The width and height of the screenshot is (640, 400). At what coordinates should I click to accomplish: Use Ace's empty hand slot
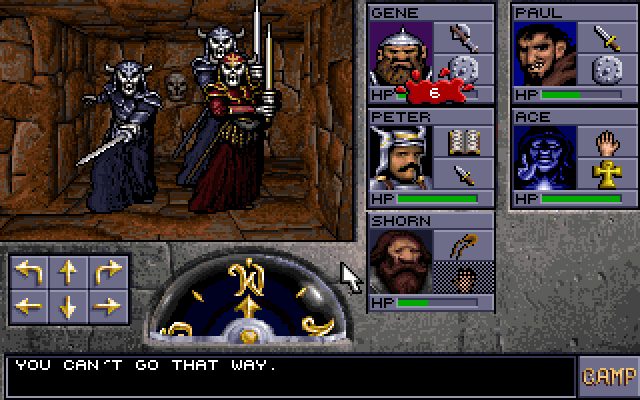(607, 143)
